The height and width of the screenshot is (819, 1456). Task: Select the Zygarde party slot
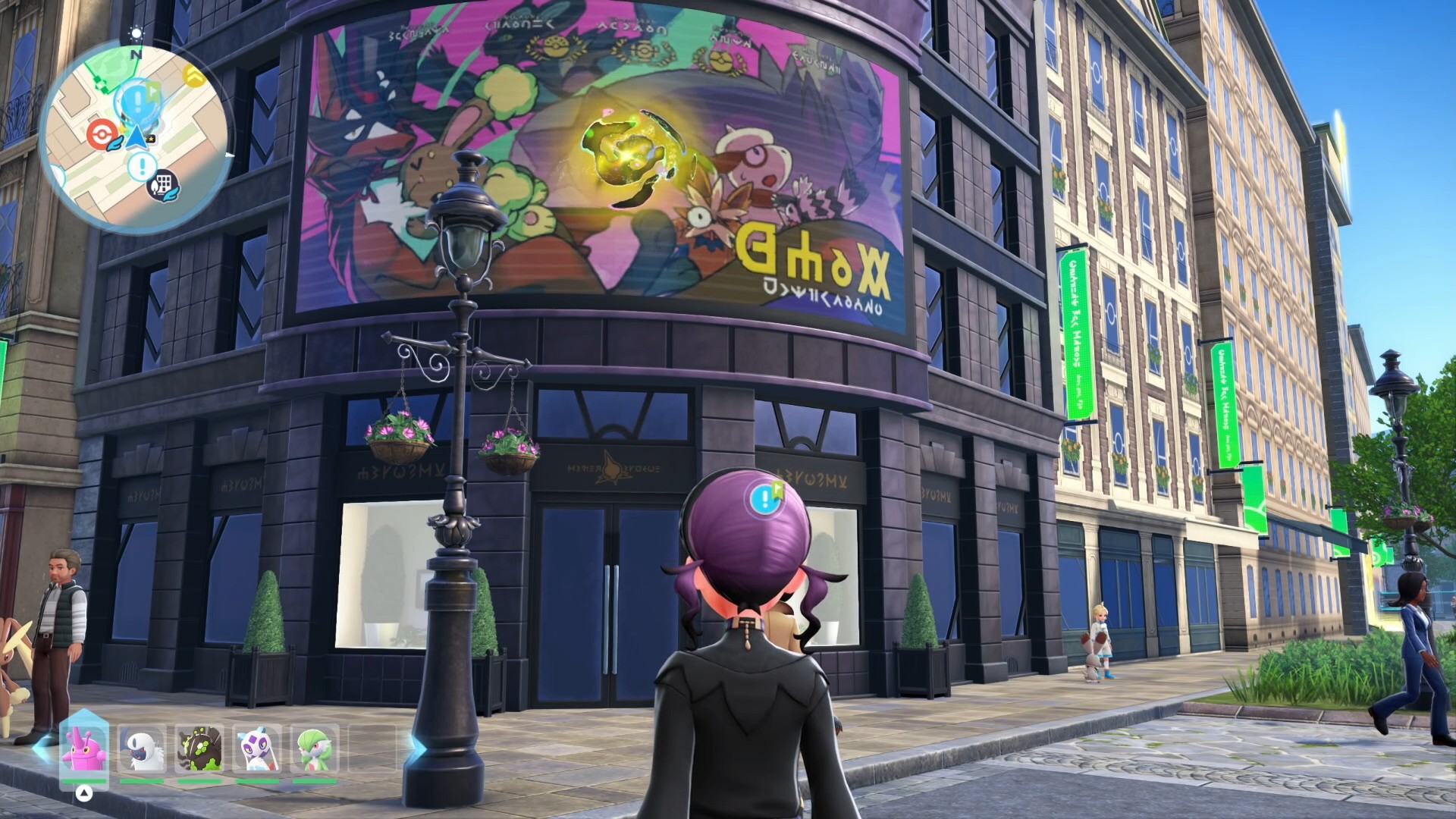click(x=199, y=749)
